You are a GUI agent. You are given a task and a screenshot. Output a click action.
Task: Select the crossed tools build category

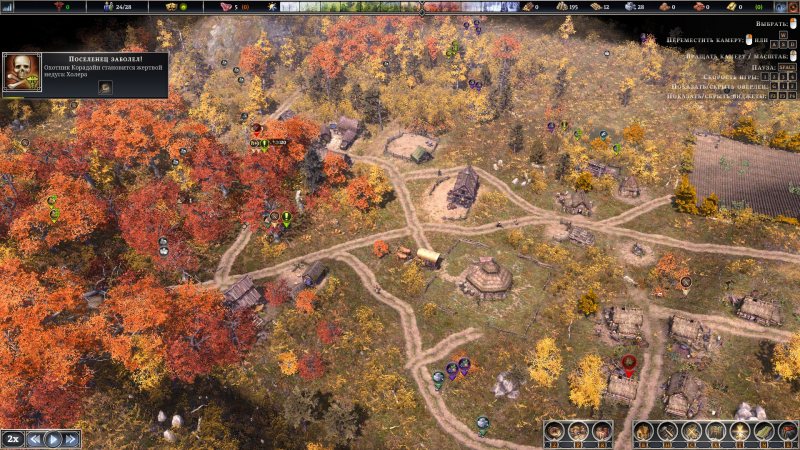(691, 431)
